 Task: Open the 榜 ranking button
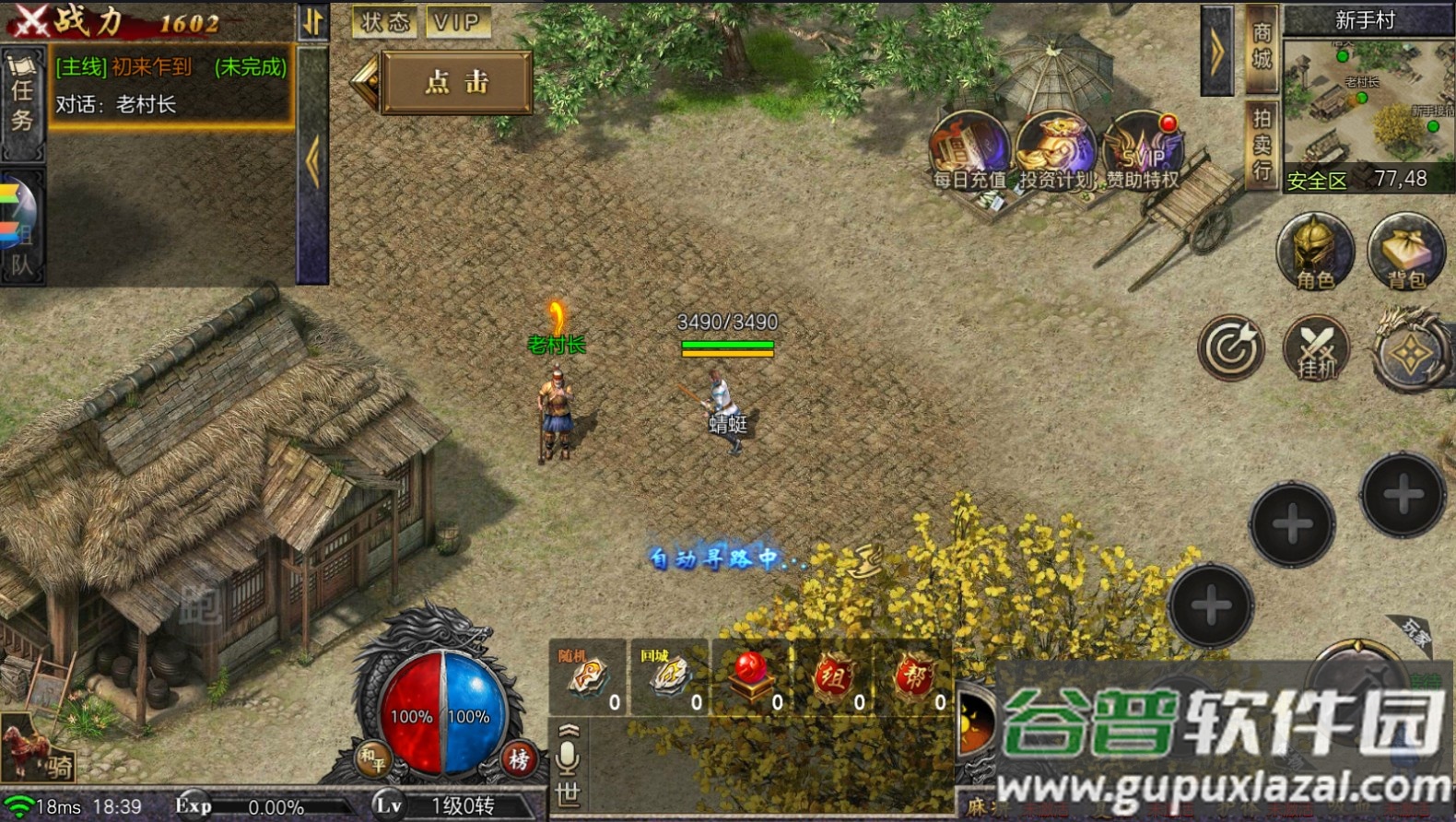tap(519, 759)
